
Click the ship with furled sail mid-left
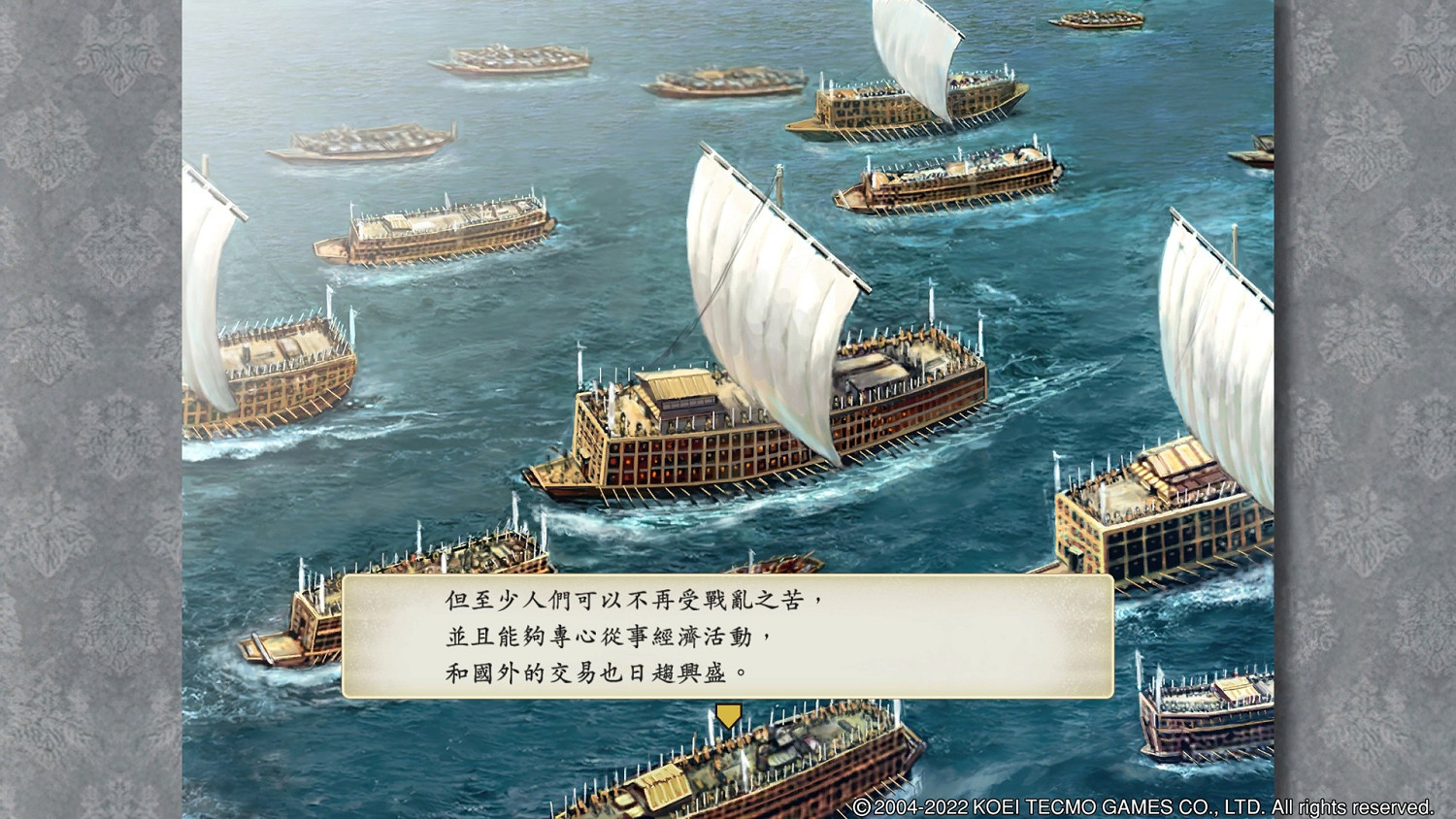coord(437,233)
